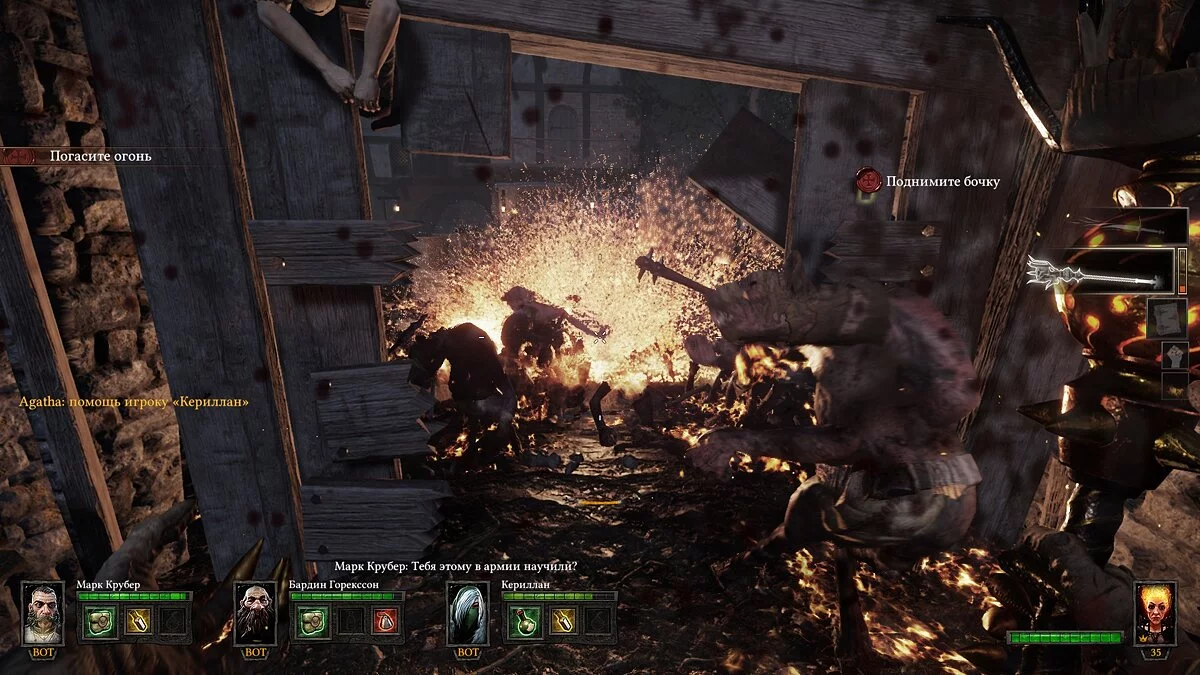Switch to the sword weapon slot
Viewport: 1200px width, 675px height.
tap(1131, 228)
